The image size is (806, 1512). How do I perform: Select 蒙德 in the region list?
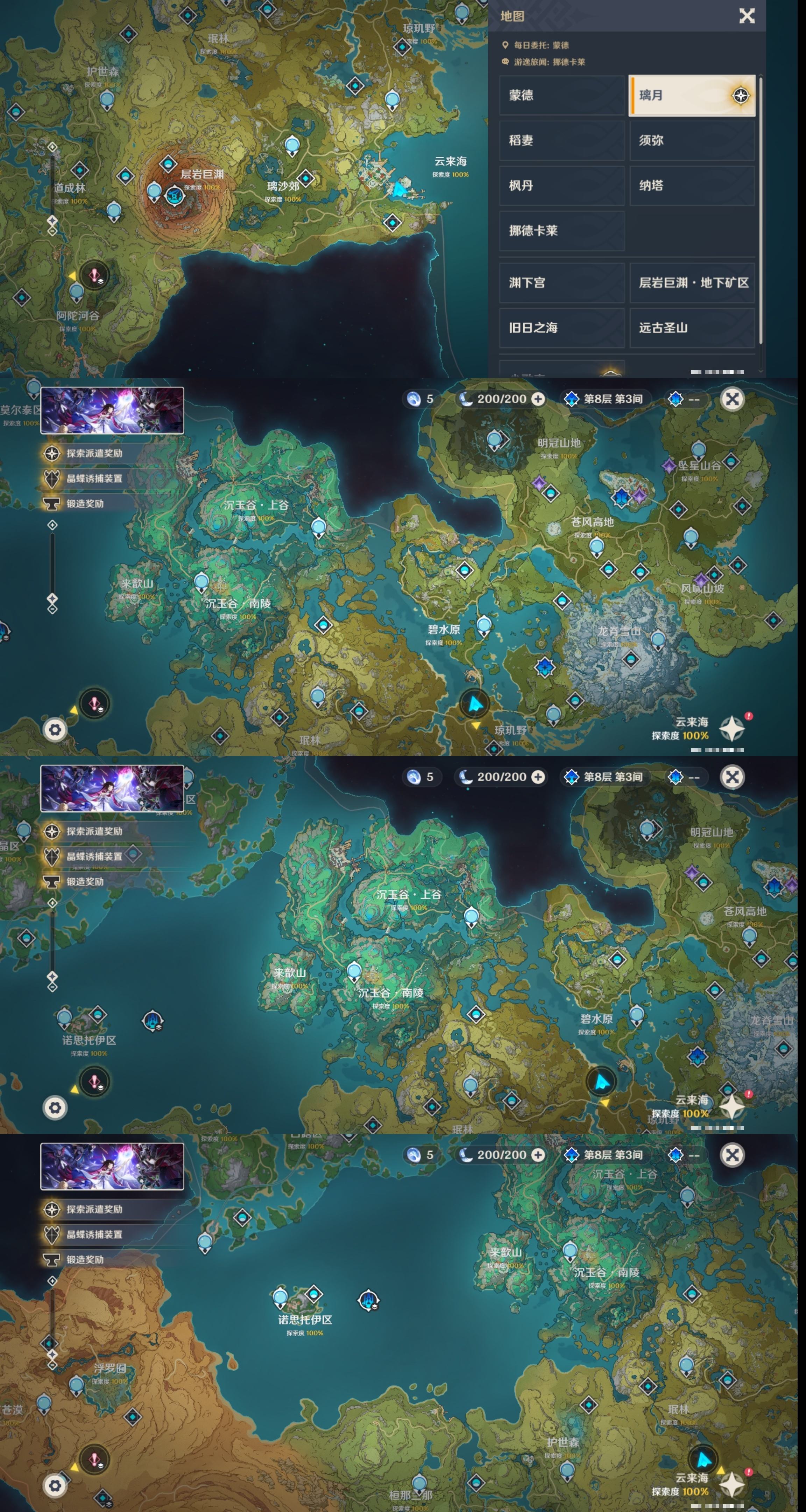click(561, 95)
